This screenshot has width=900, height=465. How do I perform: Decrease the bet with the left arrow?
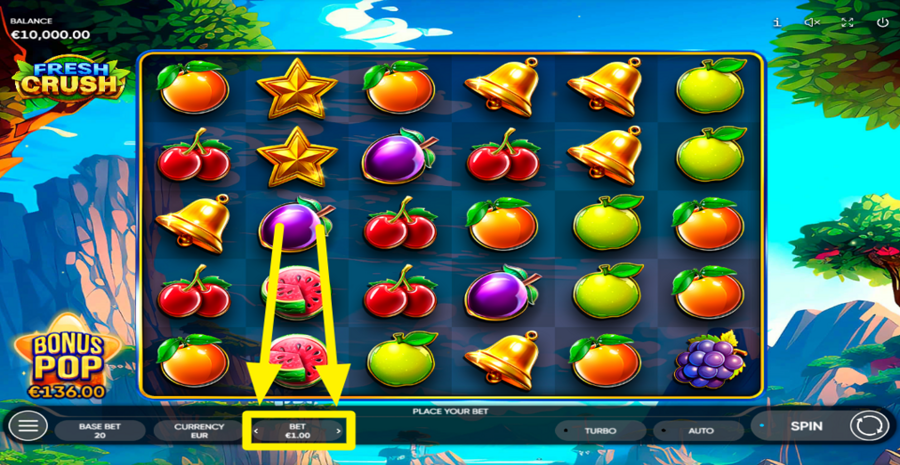coord(256,432)
